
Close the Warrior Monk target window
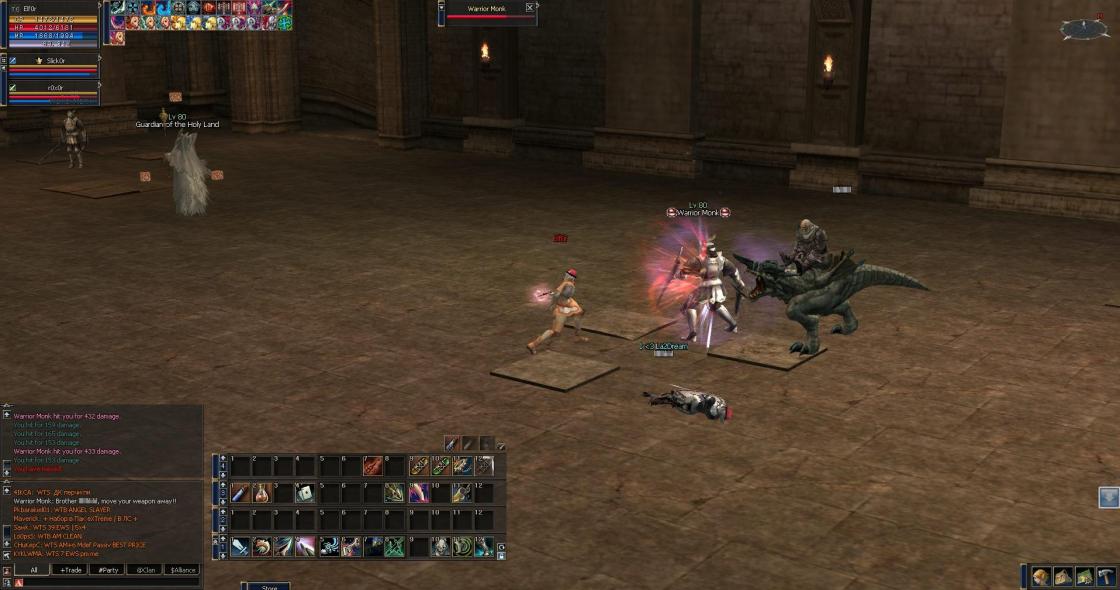[x=530, y=8]
